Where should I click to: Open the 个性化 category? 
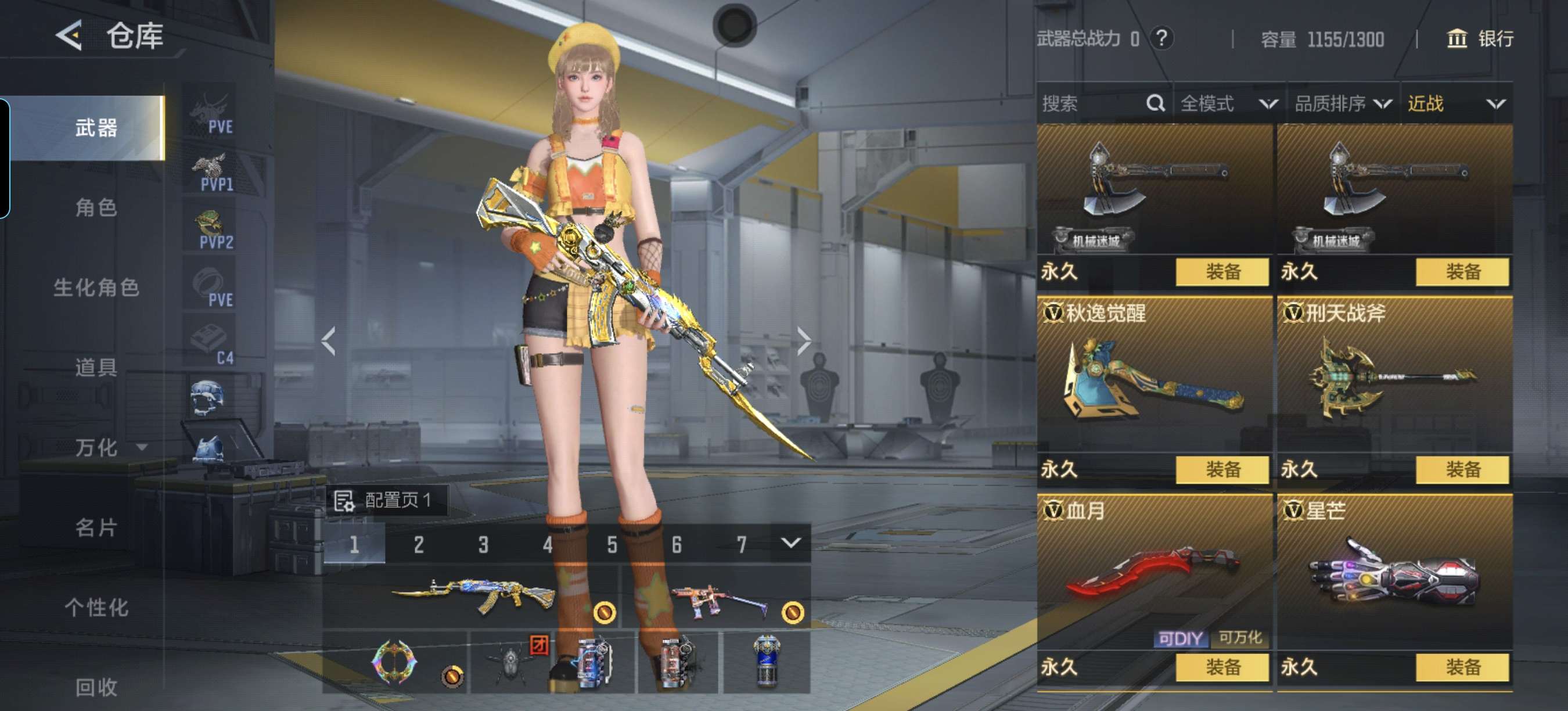[x=96, y=607]
